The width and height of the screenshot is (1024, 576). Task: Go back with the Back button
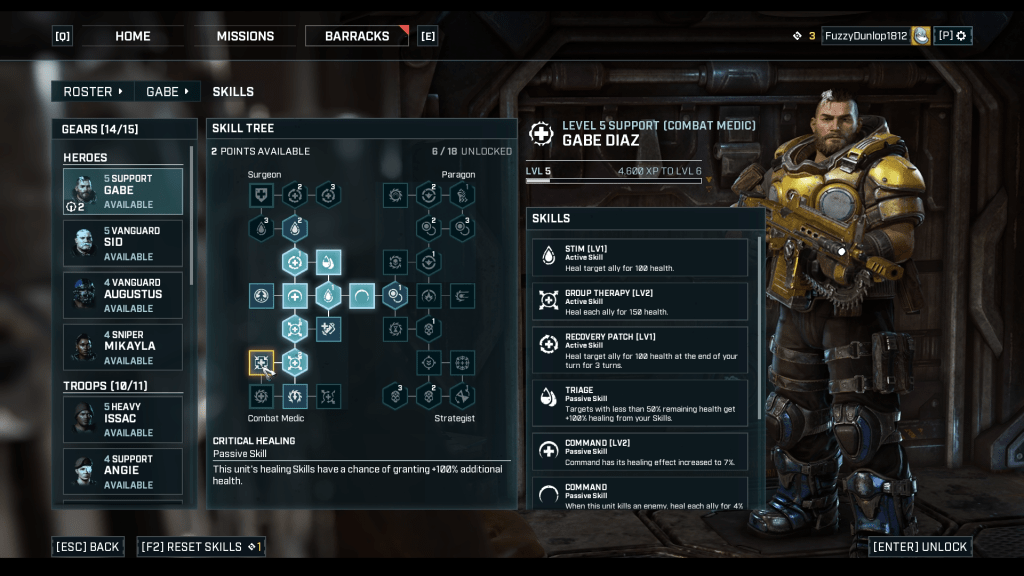88,547
